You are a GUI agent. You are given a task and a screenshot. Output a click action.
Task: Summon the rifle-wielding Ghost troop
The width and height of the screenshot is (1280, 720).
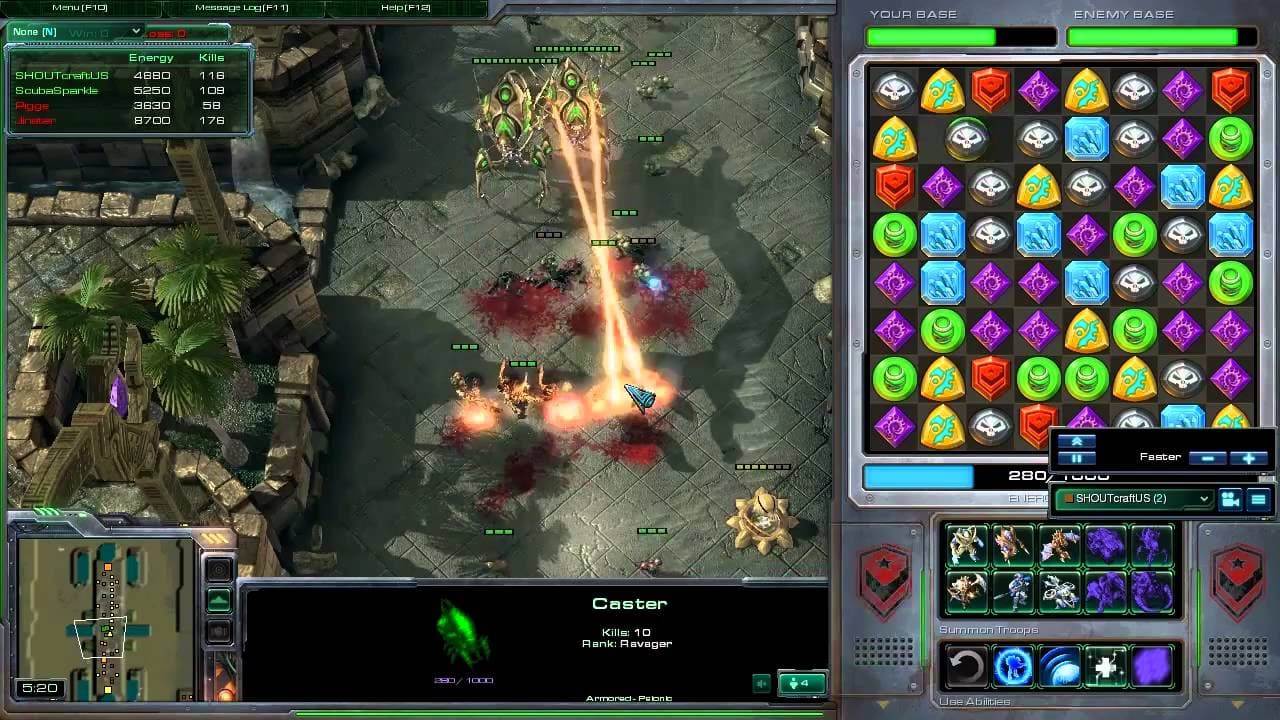pos(1012,590)
